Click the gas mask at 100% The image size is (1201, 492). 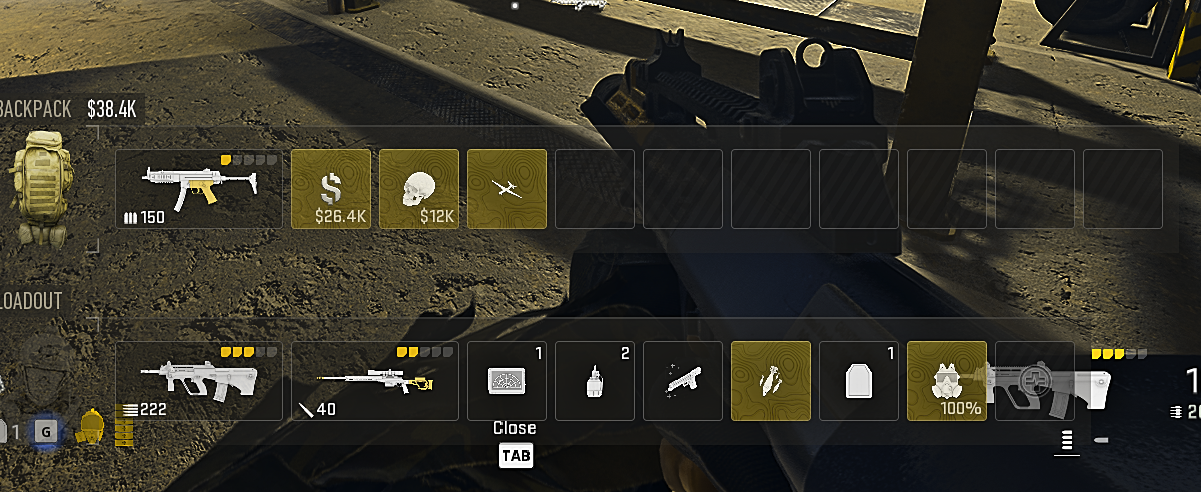[x=946, y=381]
